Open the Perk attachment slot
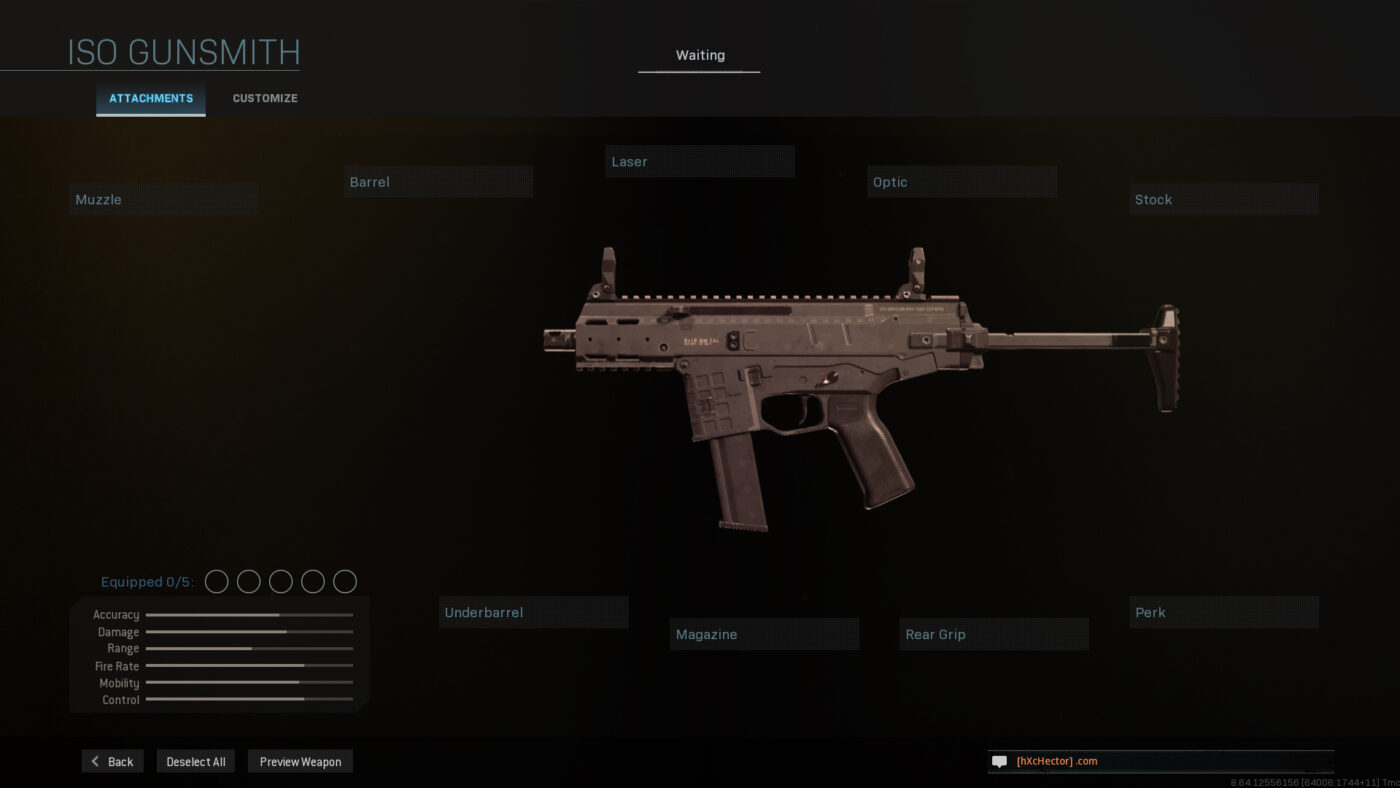Image resolution: width=1400 pixels, height=788 pixels. click(1223, 612)
